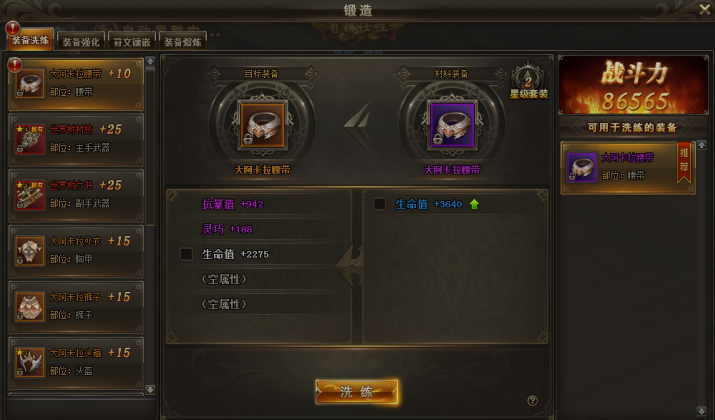The image size is (715, 420).
Task: Open the 装备熔炼 tab
Action: pos(181,43)
